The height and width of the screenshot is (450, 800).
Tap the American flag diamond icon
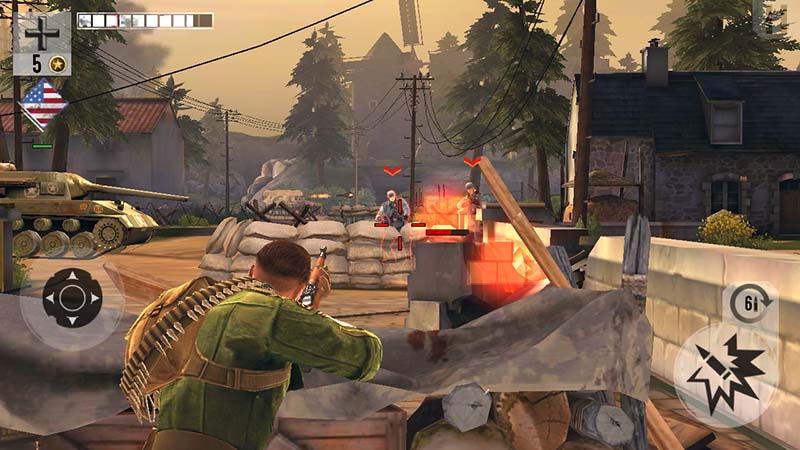[43, 104]
